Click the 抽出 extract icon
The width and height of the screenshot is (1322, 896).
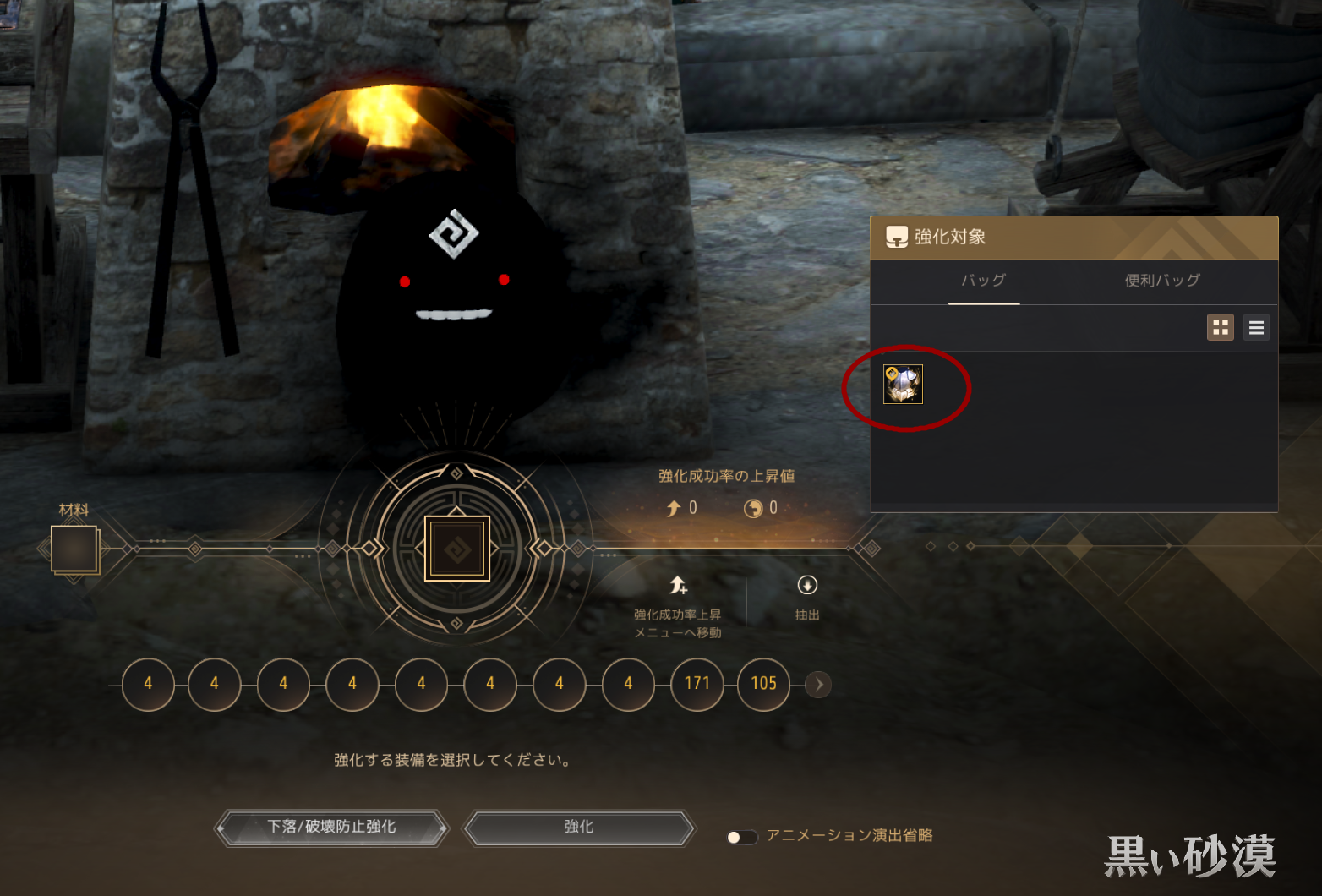click(807, 586)
